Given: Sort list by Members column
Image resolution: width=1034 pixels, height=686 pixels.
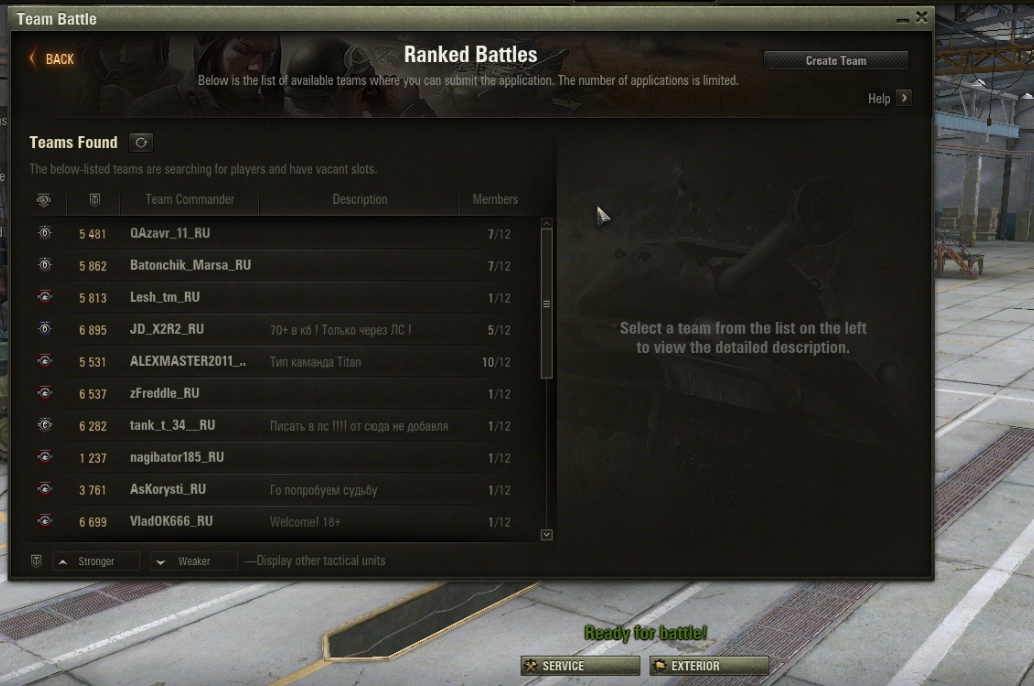Looking at the screenshot, I should [495, 200].
